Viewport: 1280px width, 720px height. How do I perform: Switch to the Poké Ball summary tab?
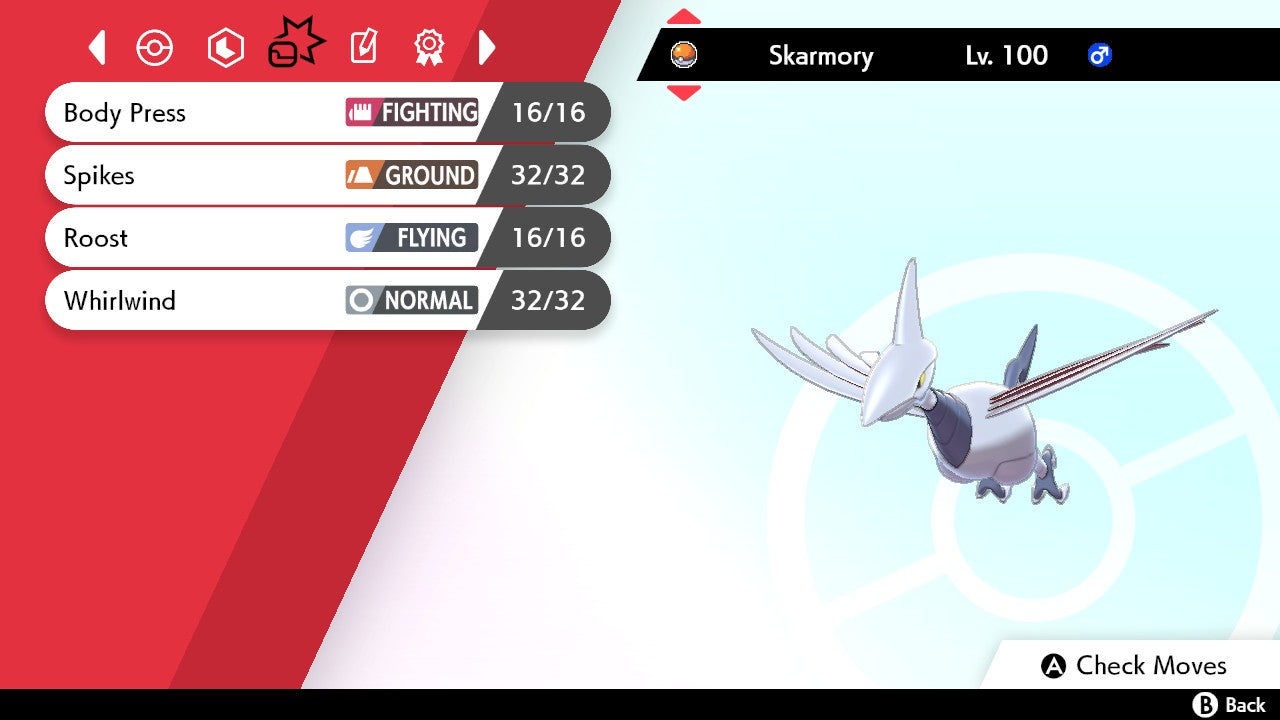pos(155,48)
